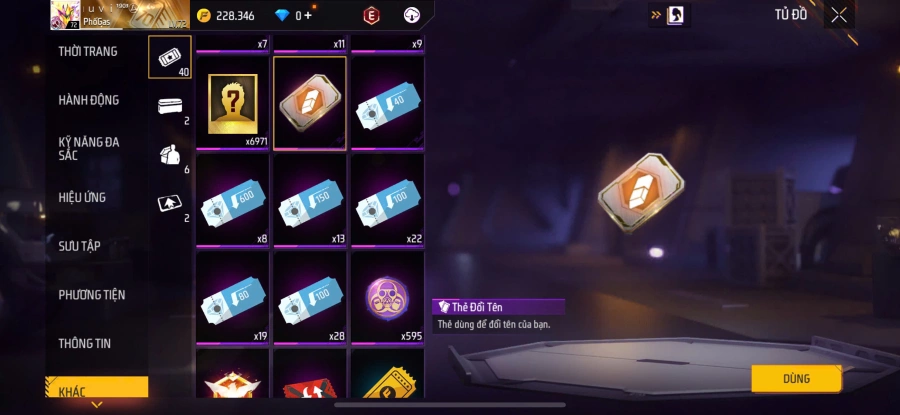Select the mystery character card x6971

click(232, 104)
